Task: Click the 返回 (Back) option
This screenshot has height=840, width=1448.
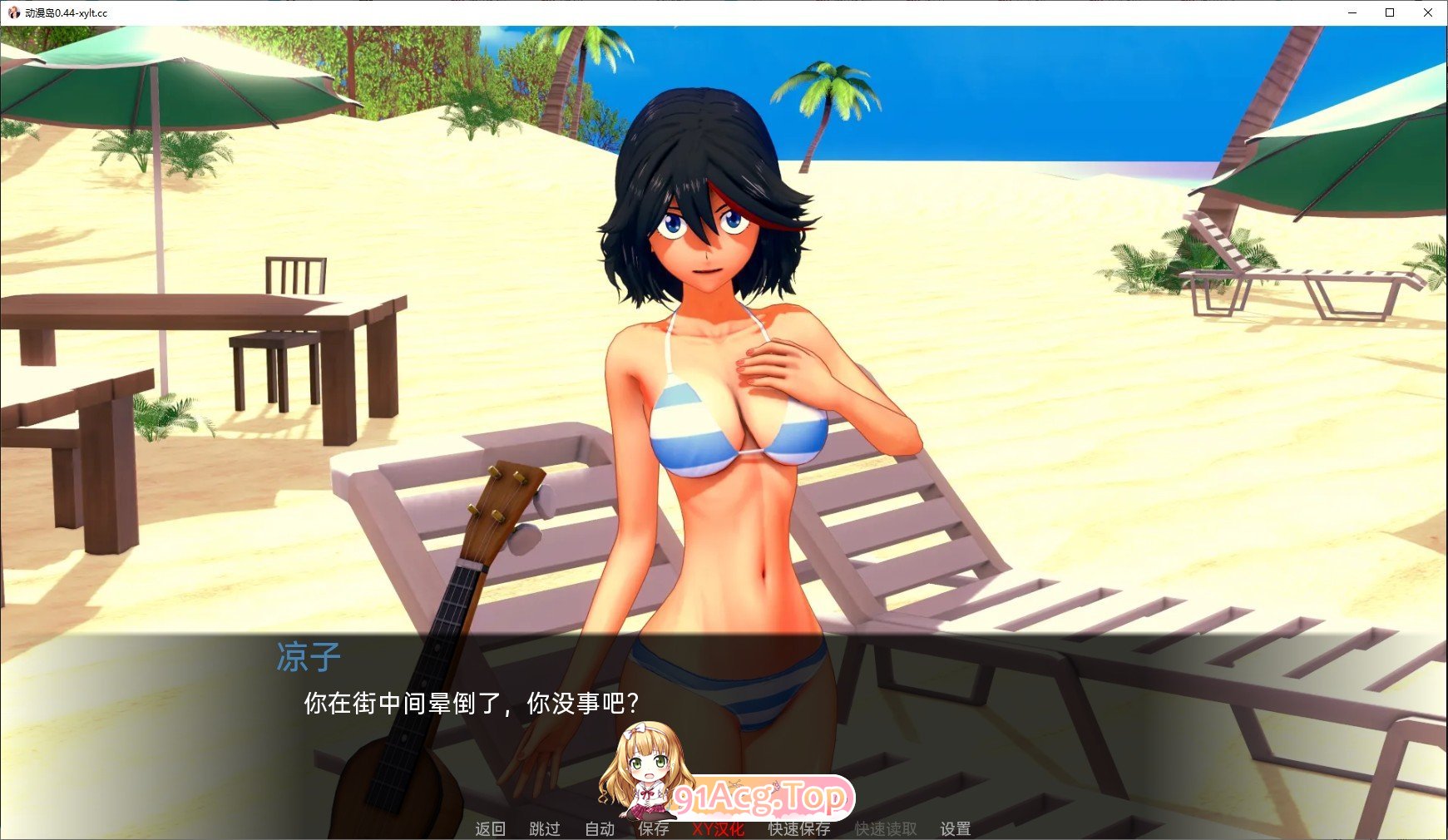Action: coord(491,829)
